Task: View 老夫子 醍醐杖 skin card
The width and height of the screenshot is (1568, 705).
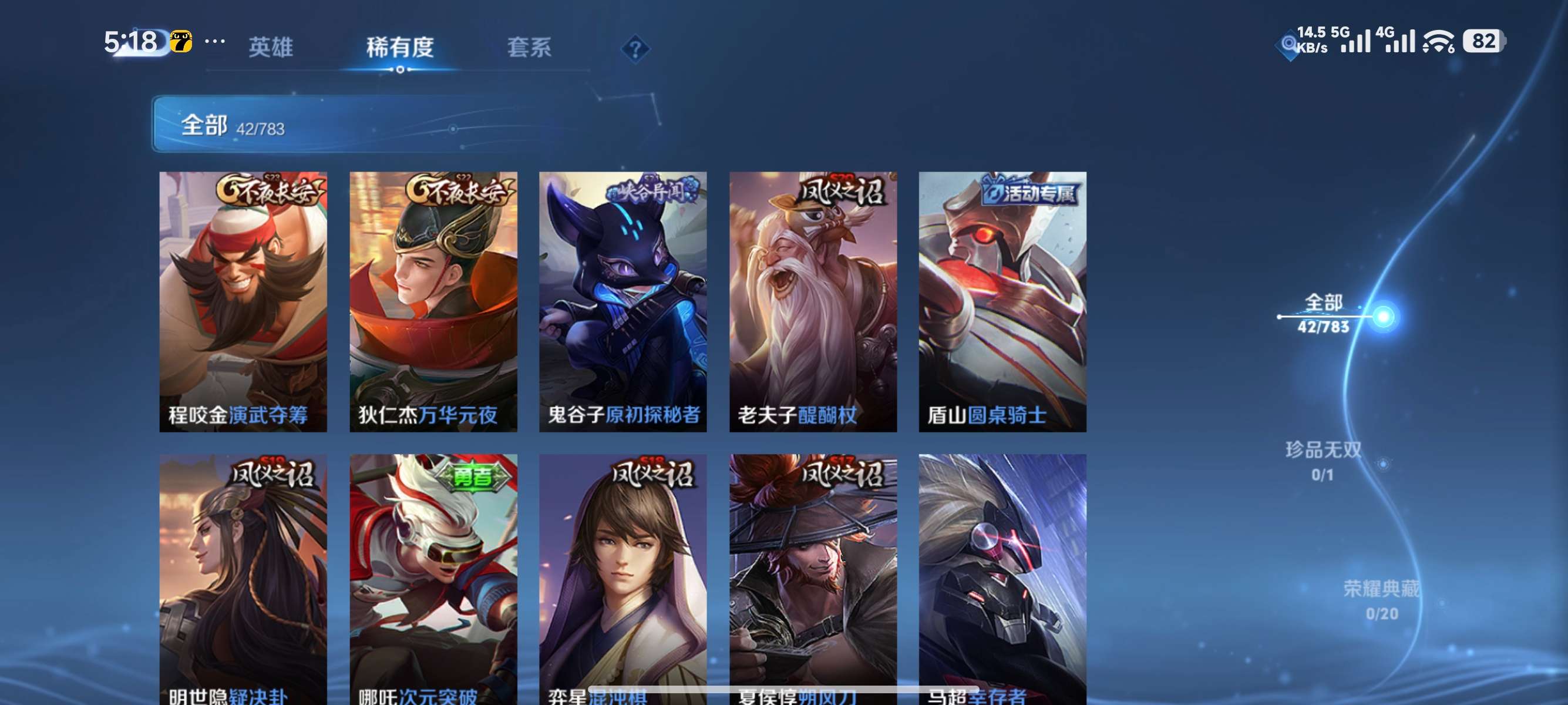Action: (813, 301)
